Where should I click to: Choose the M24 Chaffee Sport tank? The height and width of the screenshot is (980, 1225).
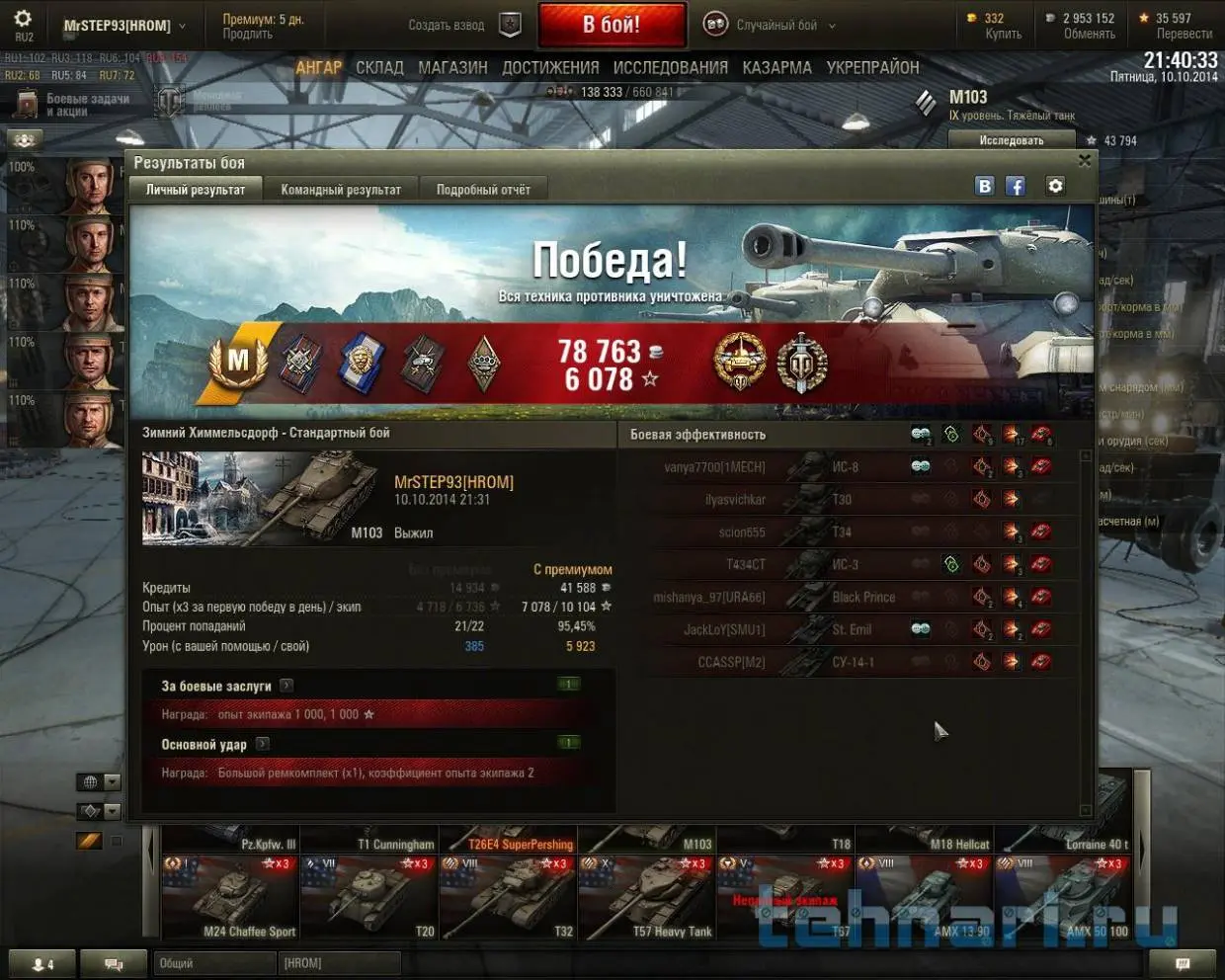tap(230, 897)
